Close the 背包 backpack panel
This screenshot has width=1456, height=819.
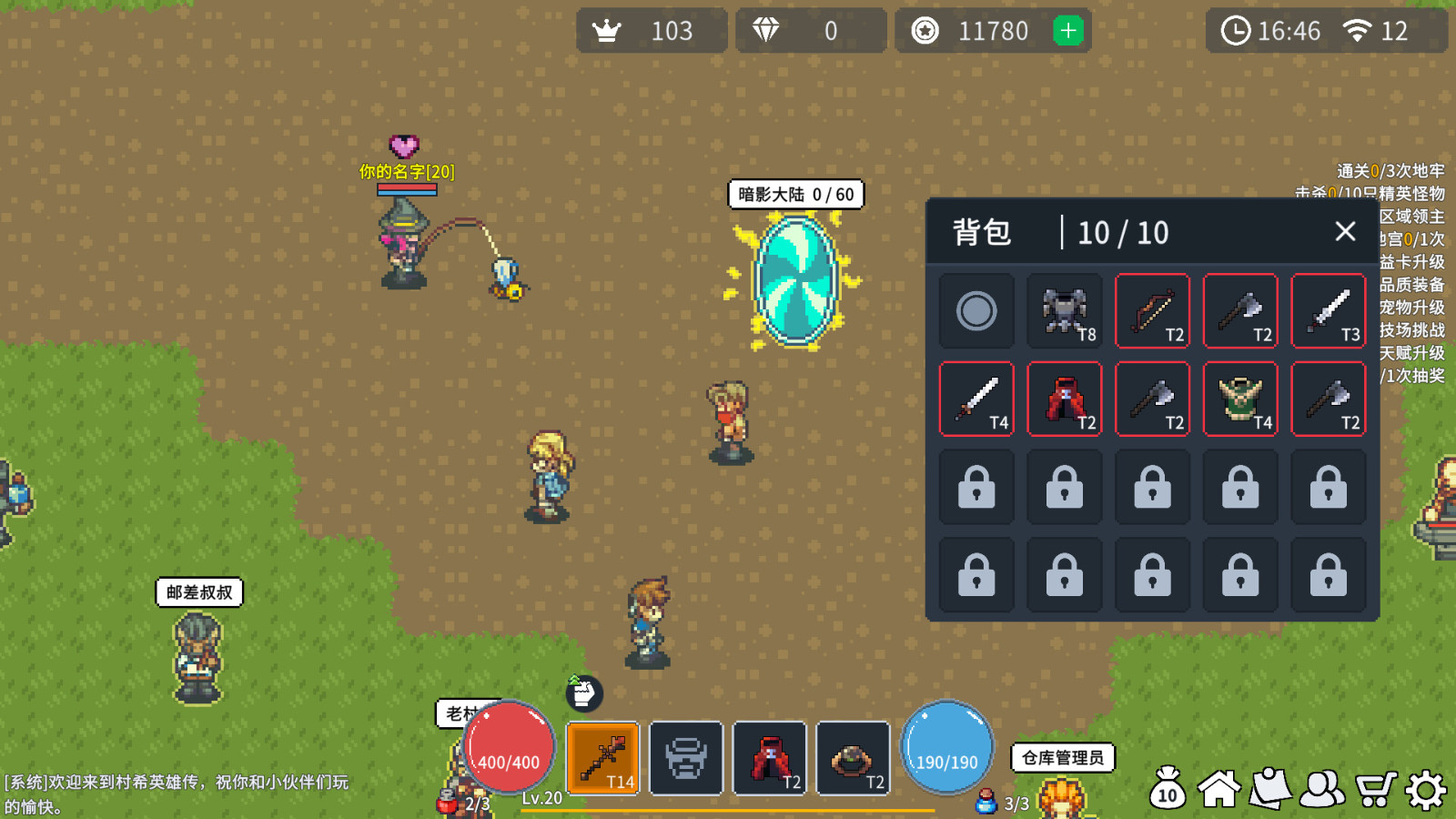(x=1346, y=232)
